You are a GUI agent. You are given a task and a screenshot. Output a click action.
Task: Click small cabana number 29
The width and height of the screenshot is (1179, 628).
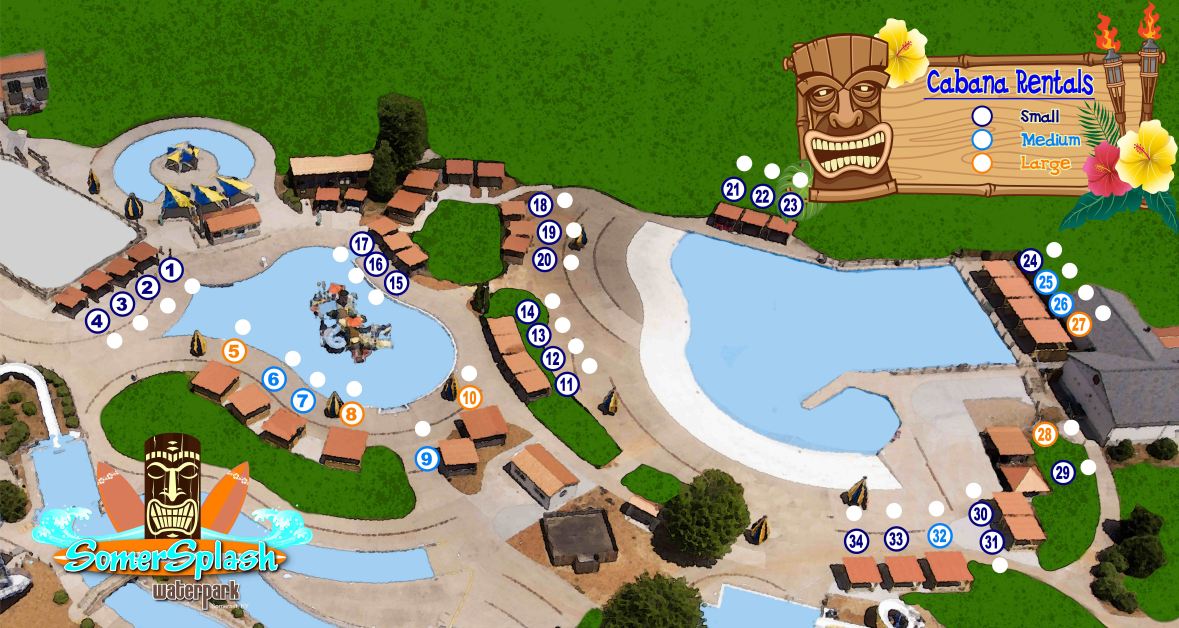[x=1063, y=472]
